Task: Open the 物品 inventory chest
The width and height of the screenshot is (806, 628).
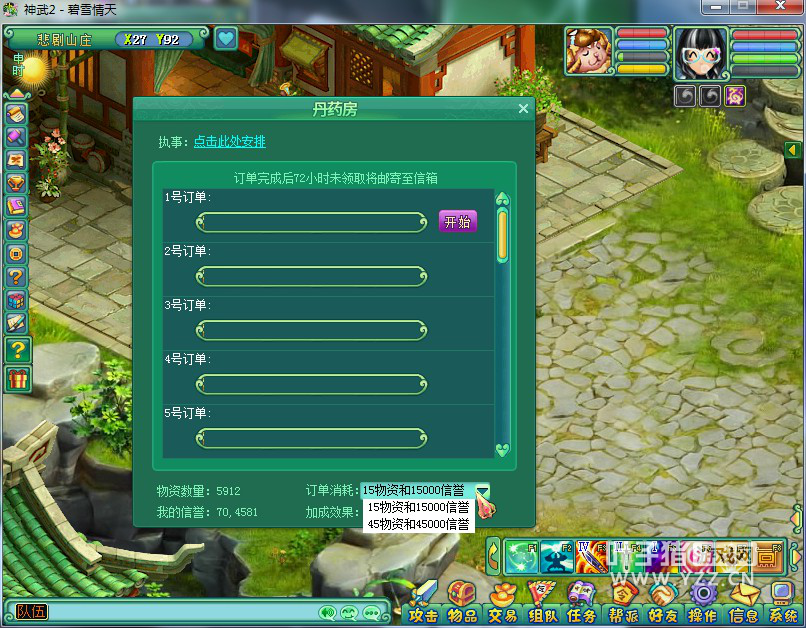Action: pyautogui.click(x=462, y=601)
